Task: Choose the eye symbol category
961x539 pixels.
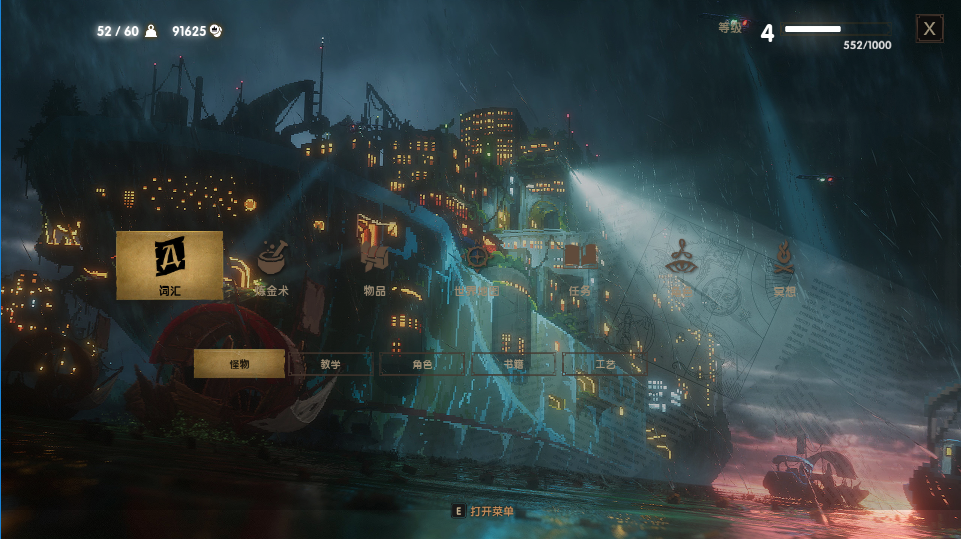Action: 681,266
